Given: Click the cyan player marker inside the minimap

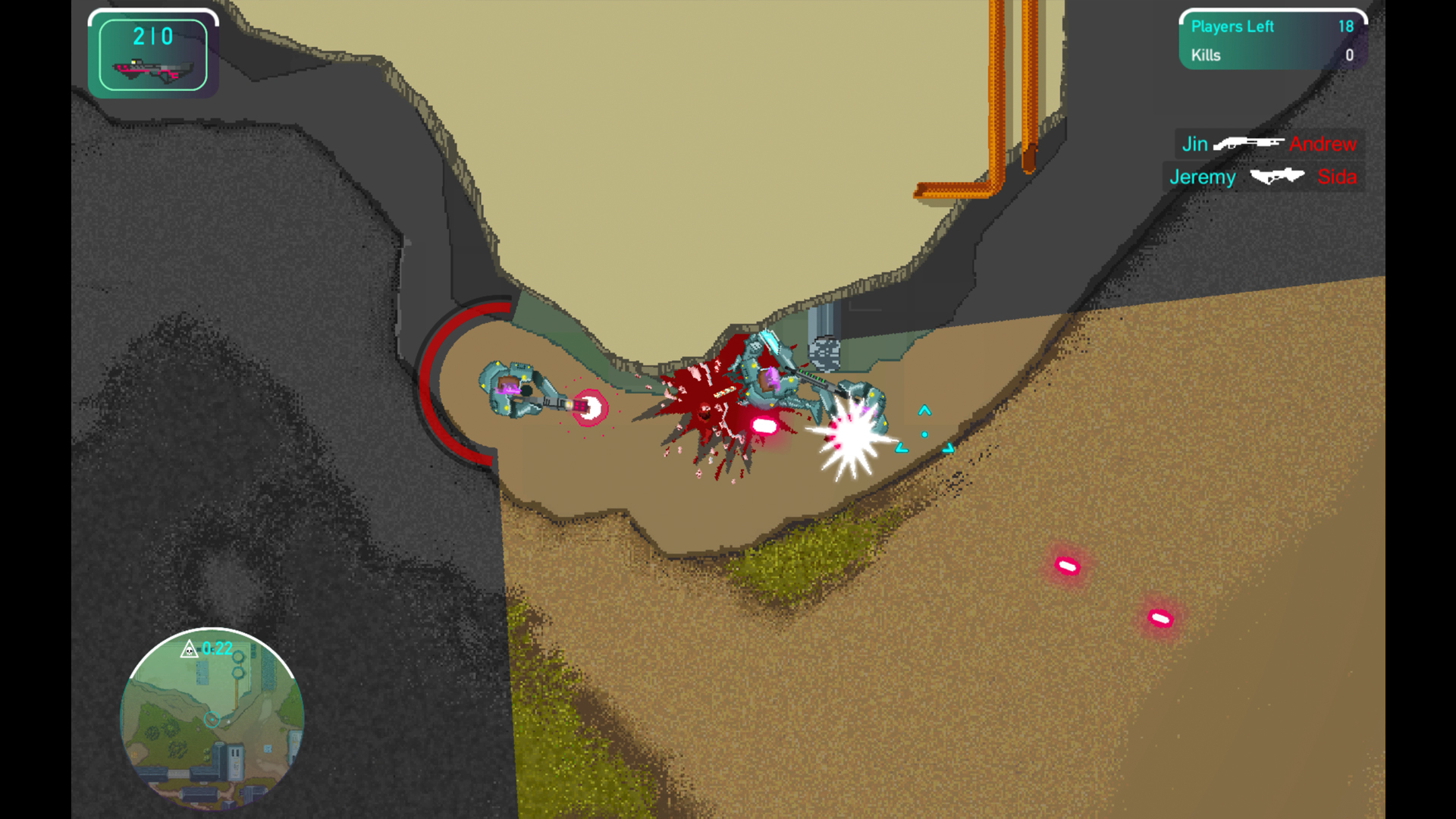Looking at the screenshot, I should (x=212, y=719).
